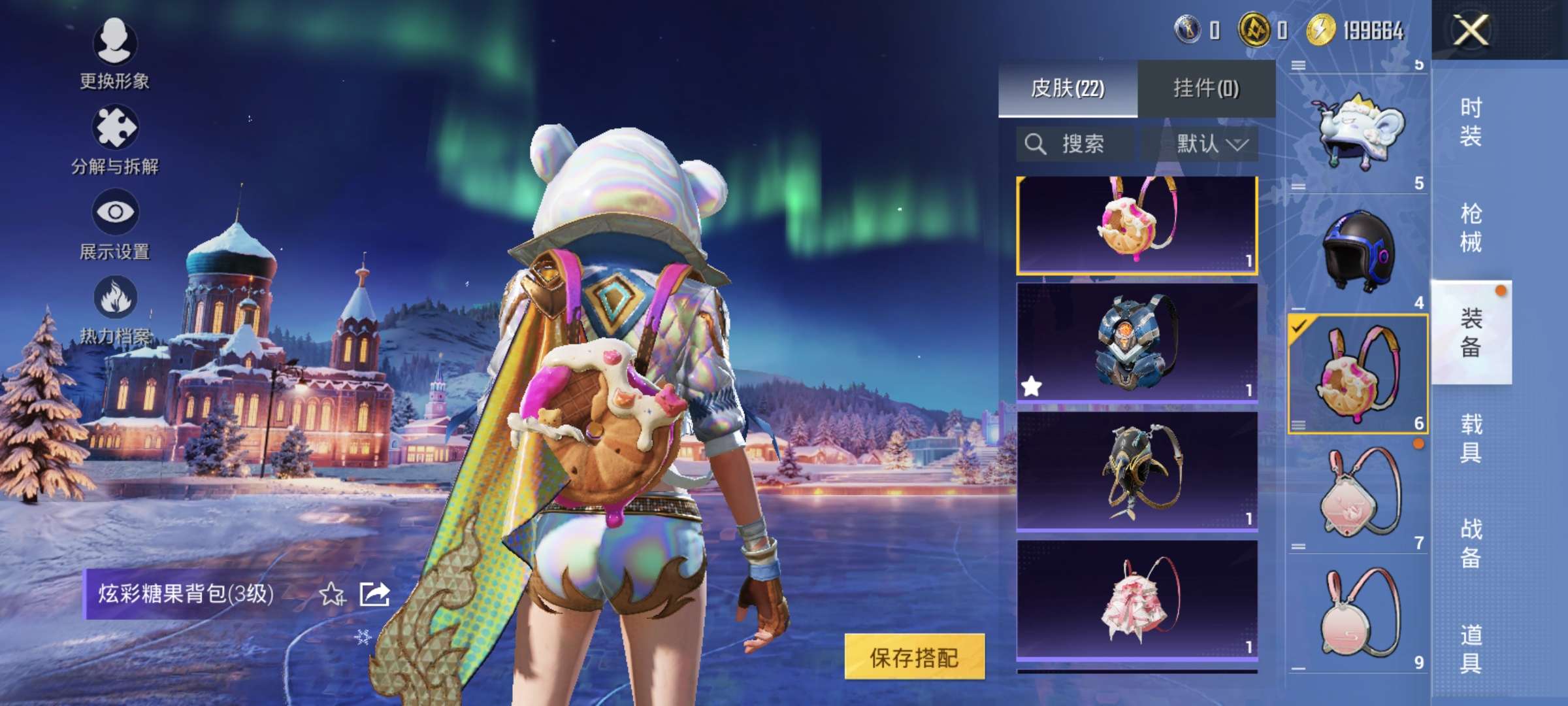Screen dimensions: 1568x706
Task: Open the 载具 vehicles category
Action: coord(1471,438)
